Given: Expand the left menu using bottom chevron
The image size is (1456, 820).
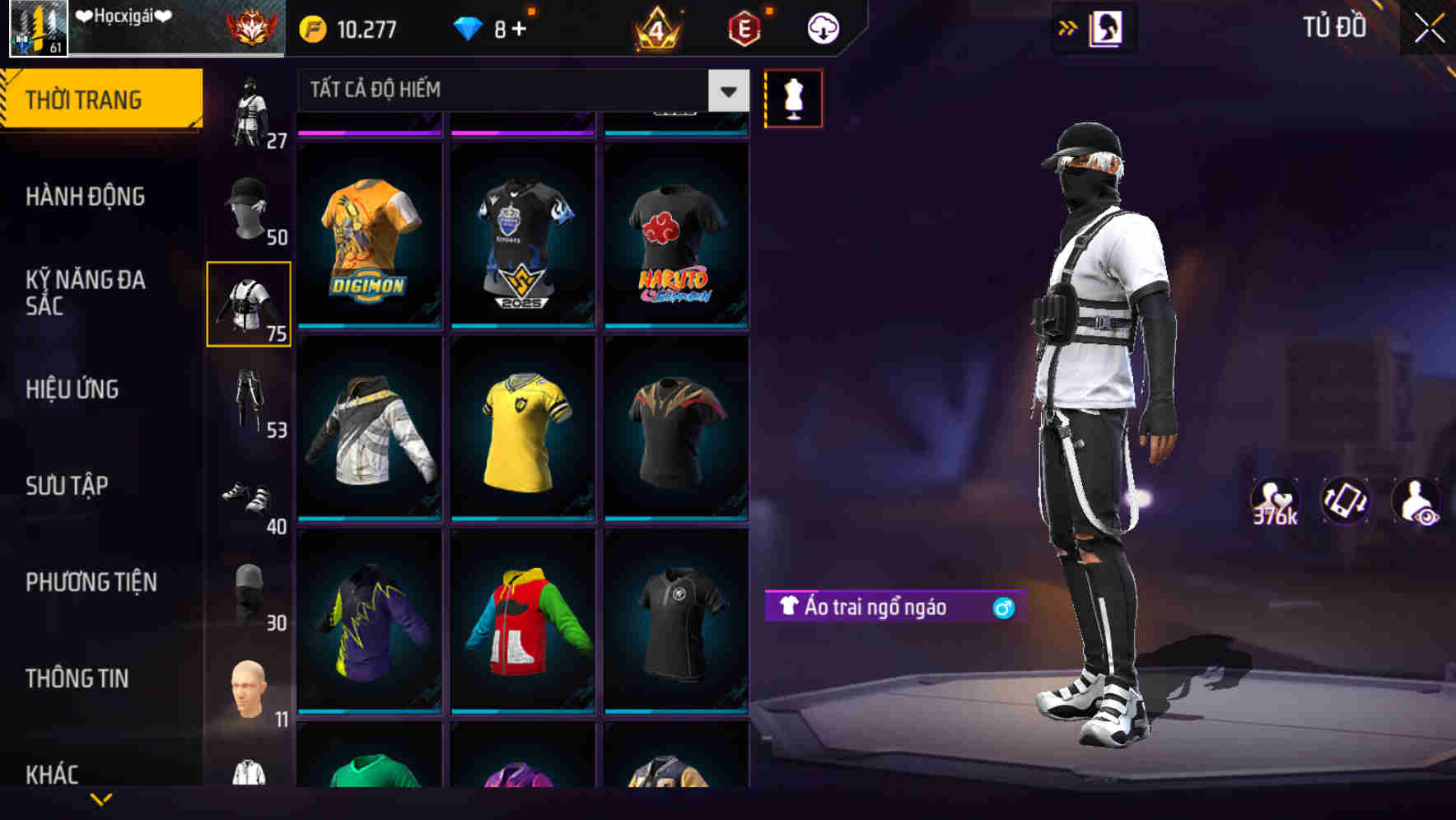Looking at the screenshot, I should (100, 800).
